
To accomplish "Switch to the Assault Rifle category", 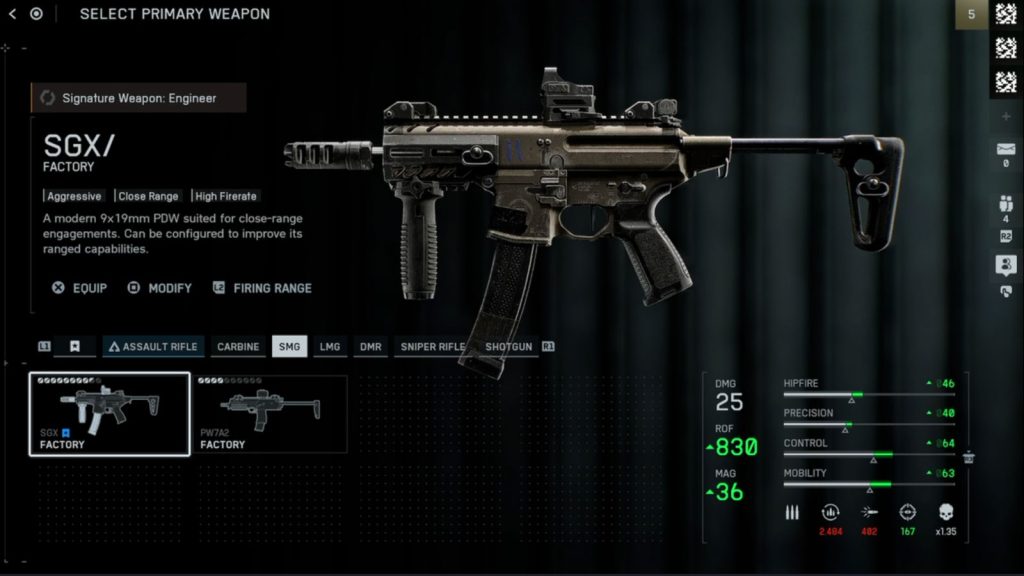I will pos(154,347).
